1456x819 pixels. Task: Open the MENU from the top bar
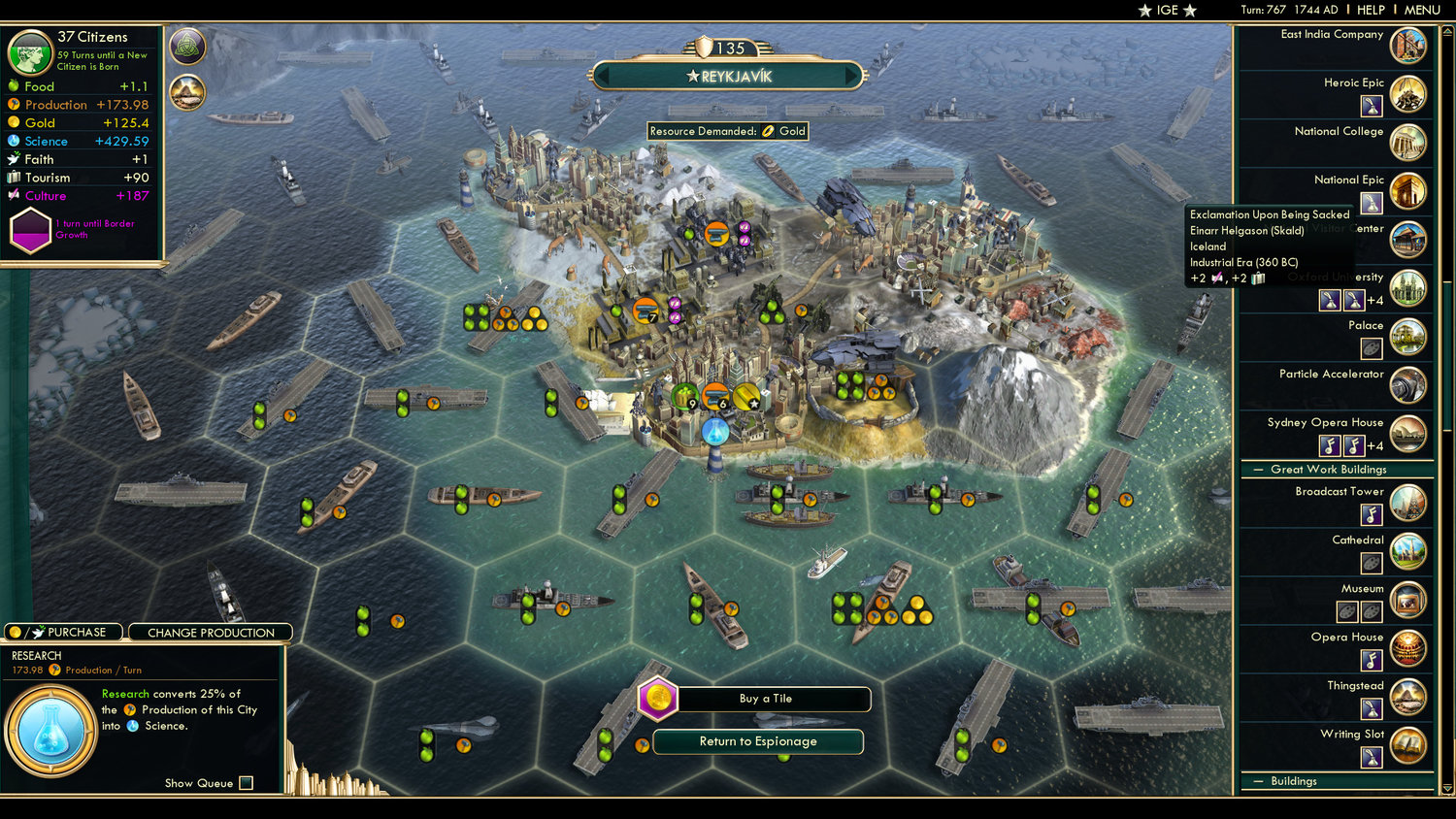1421,10
